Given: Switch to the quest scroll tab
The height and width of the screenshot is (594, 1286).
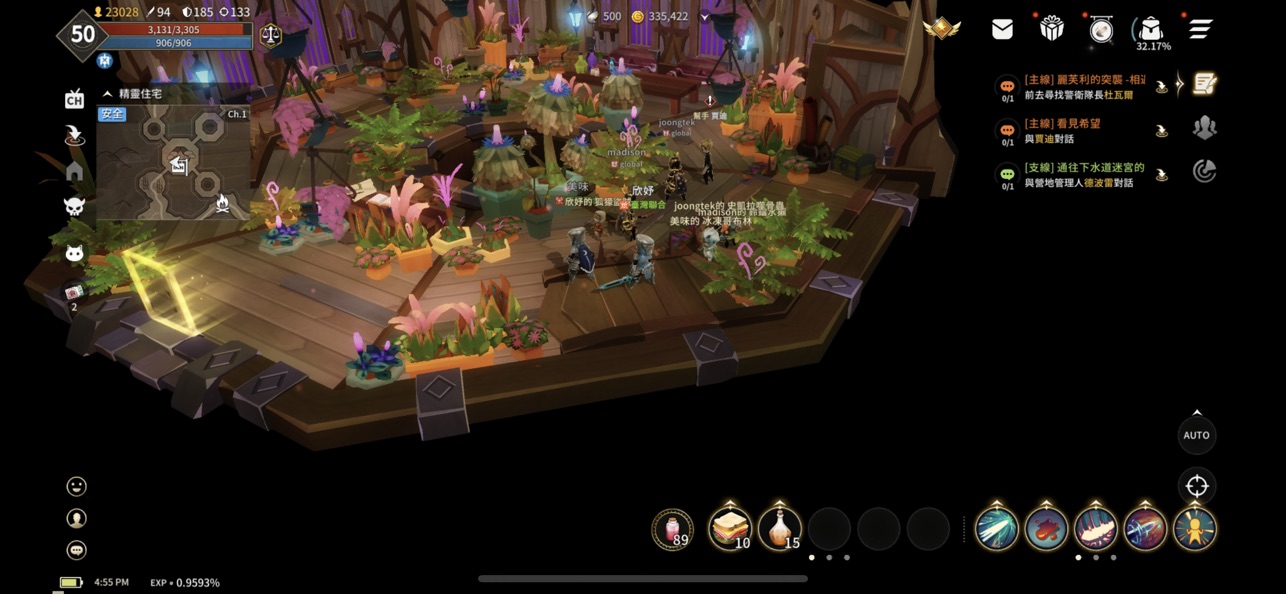Looking at the screenshot, I should pos(1205,84).
